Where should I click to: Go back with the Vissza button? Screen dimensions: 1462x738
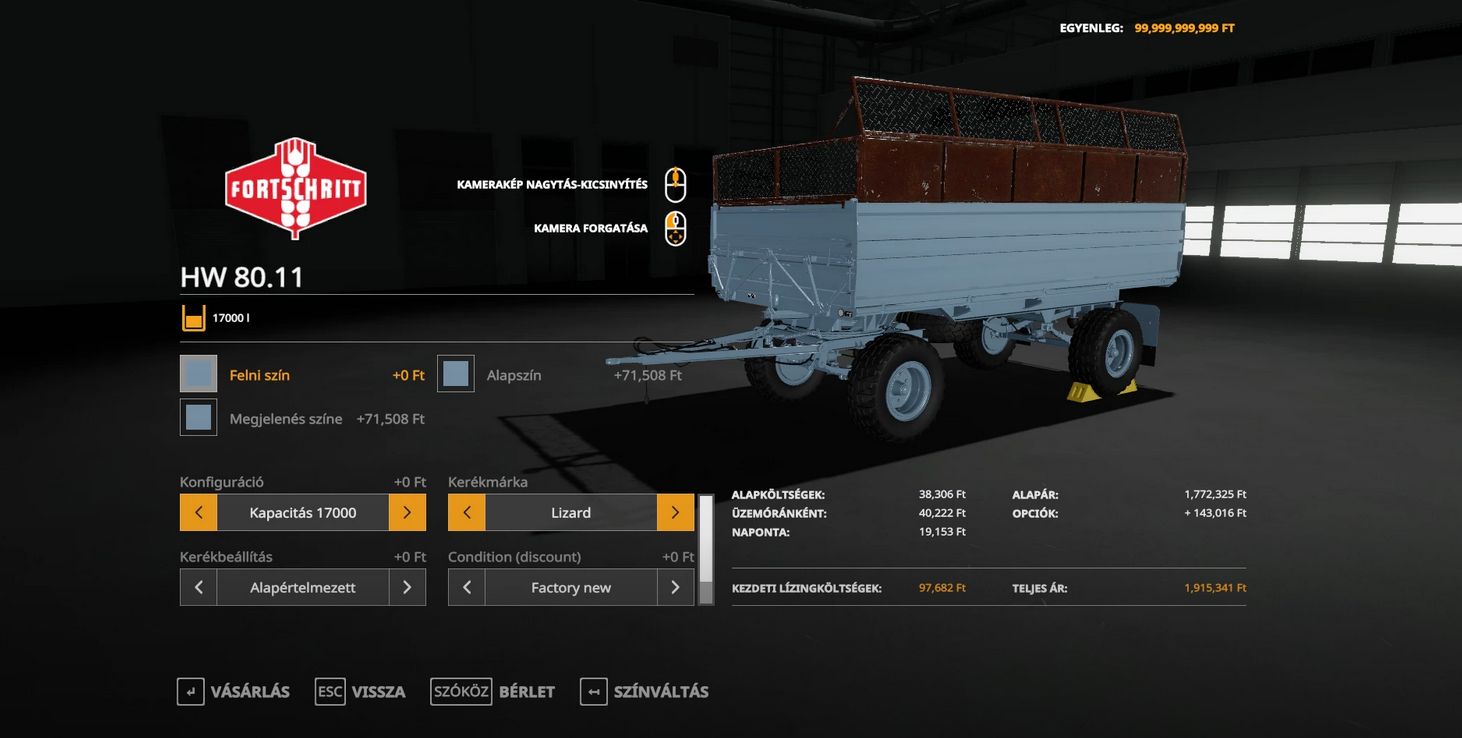(361, 692)
